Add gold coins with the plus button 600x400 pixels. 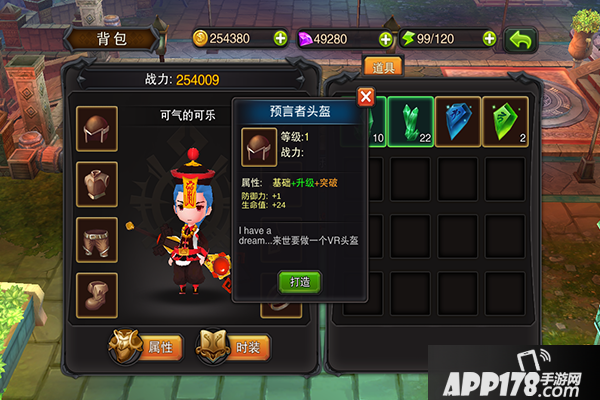(x=279, y=39)
